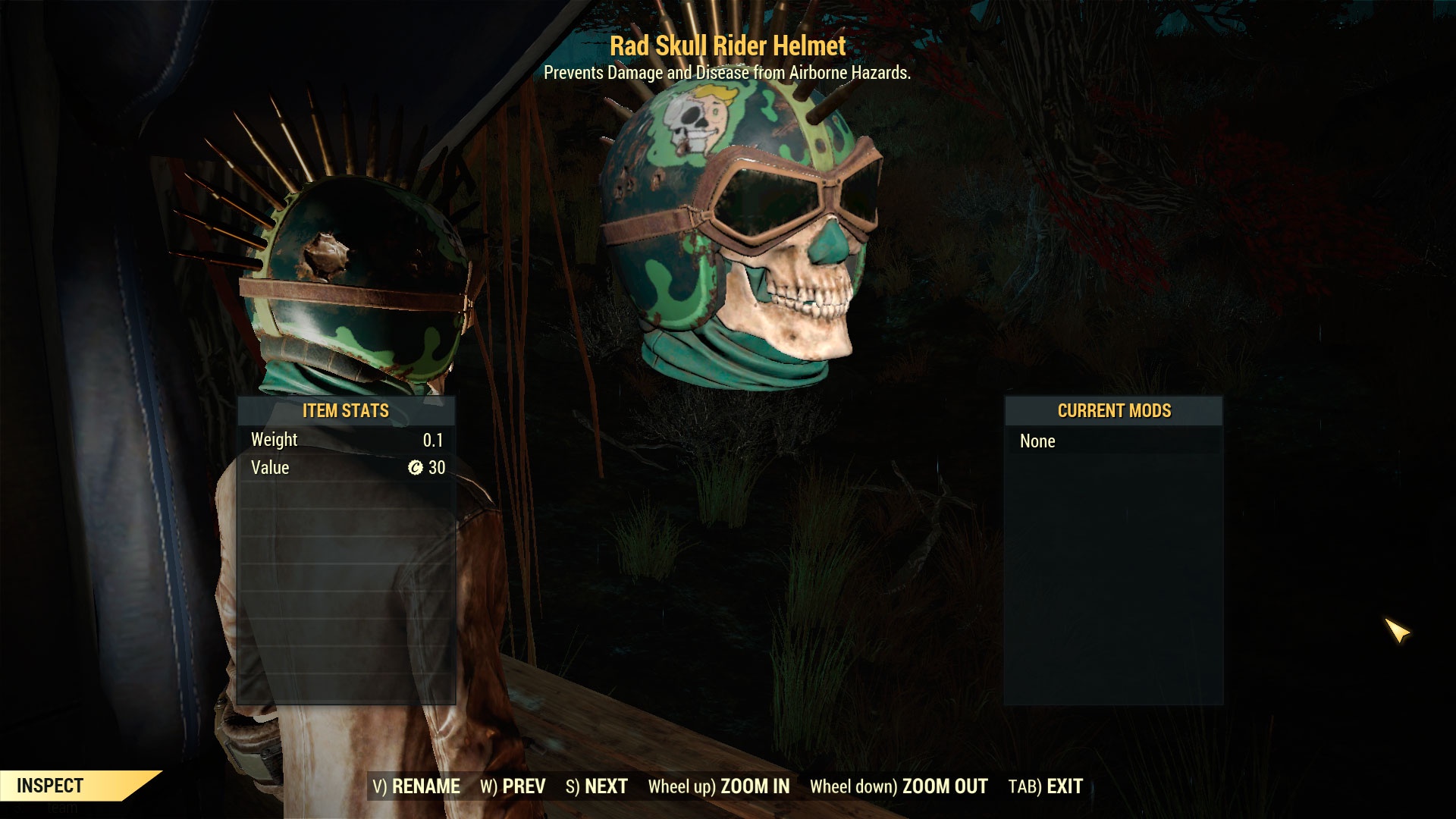Select the Weight stat row

pos(345,439)
